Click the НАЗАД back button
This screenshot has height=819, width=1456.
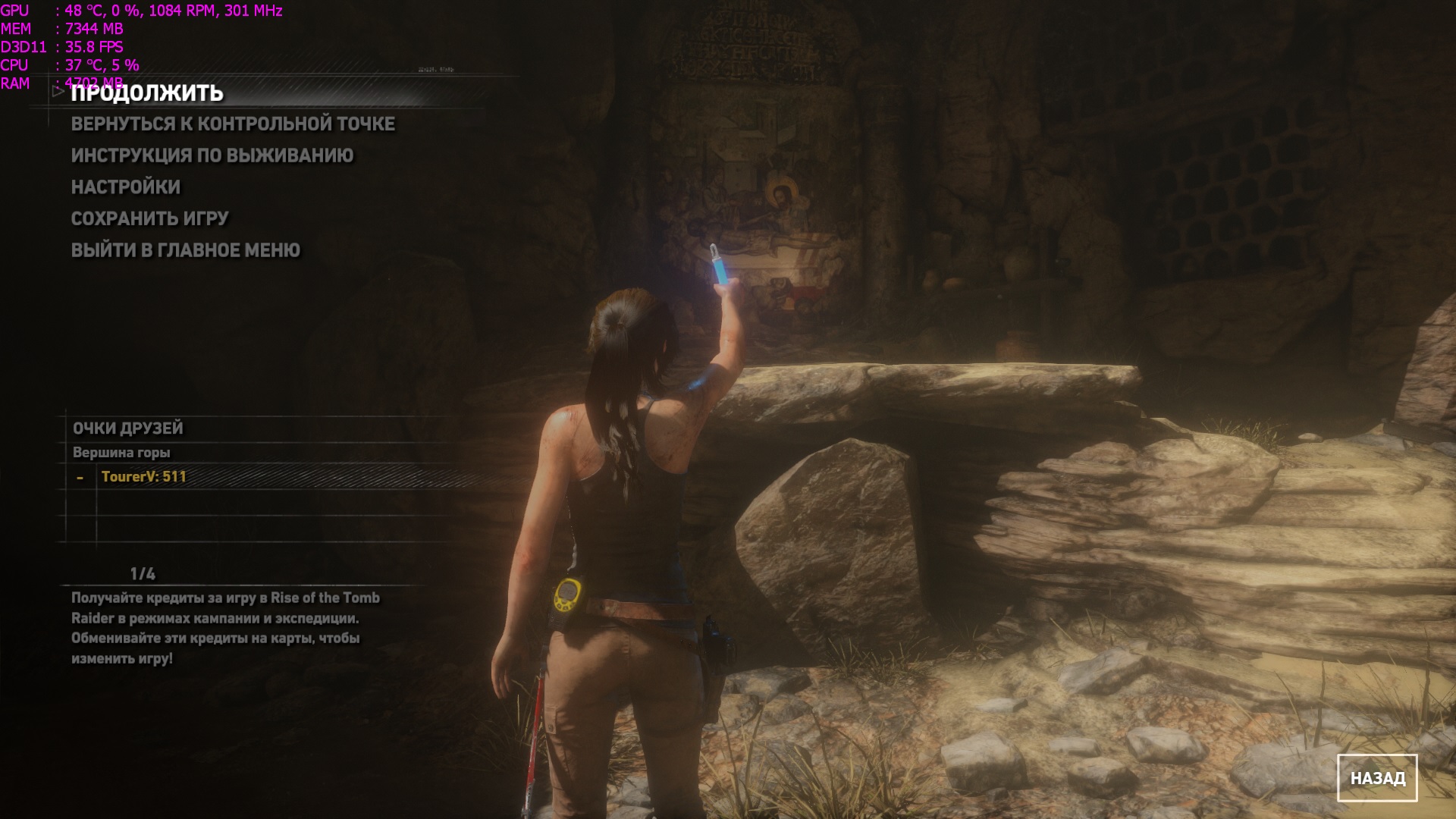[x=1376, y=778]
